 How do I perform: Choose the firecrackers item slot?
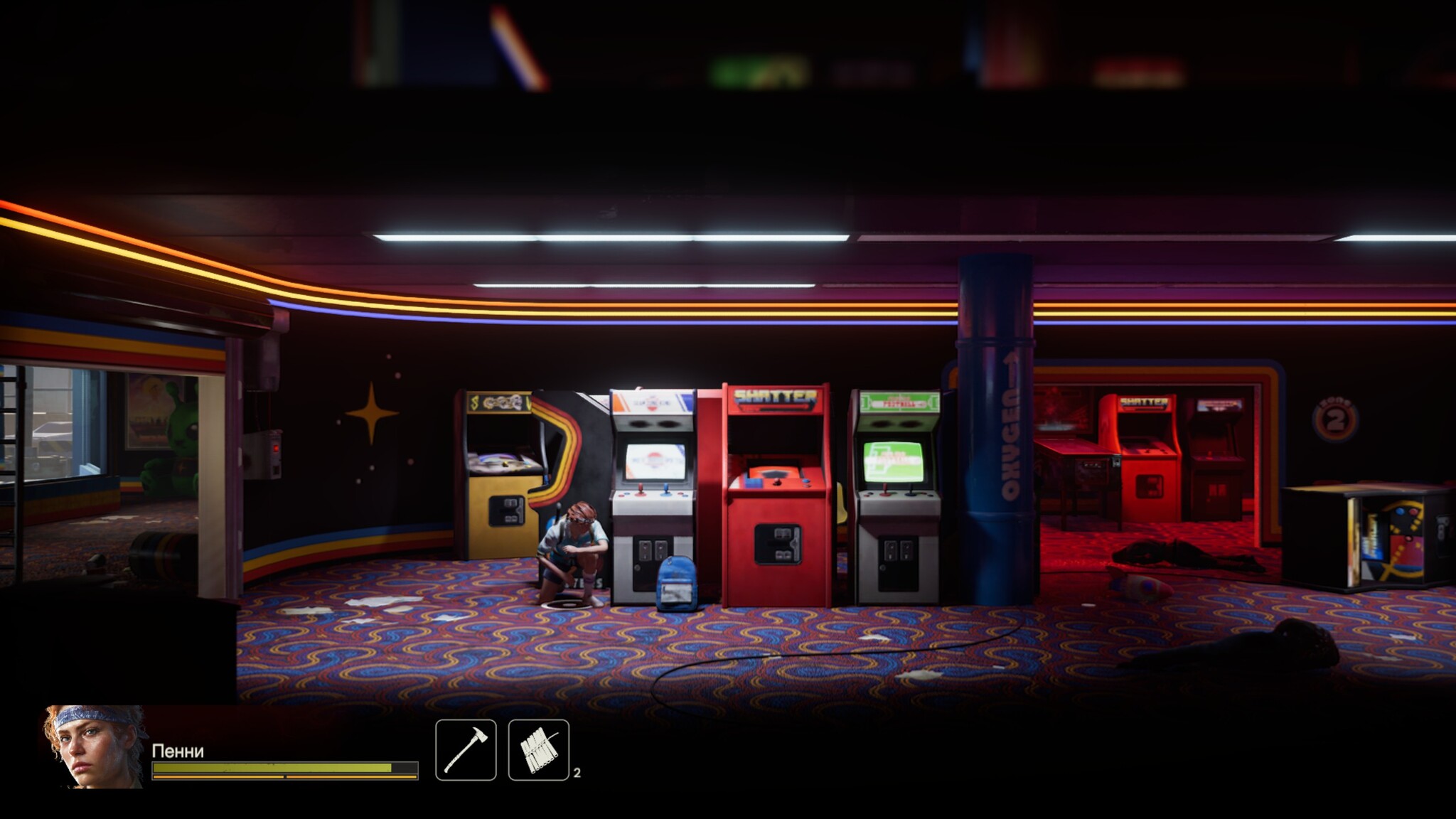coord(538,749)
